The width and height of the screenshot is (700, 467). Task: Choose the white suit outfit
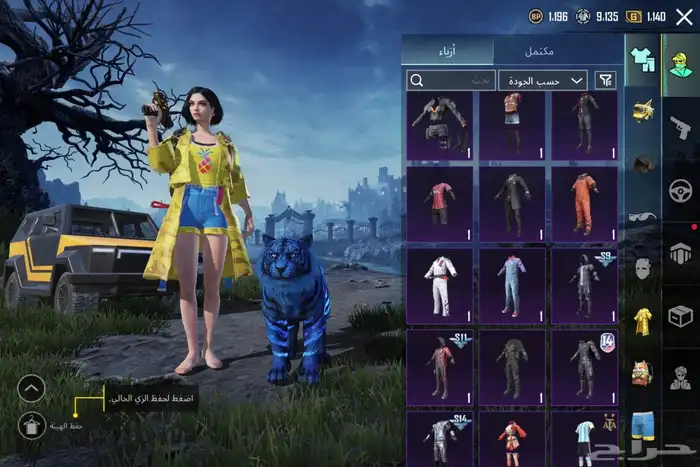tap(440, 285)
